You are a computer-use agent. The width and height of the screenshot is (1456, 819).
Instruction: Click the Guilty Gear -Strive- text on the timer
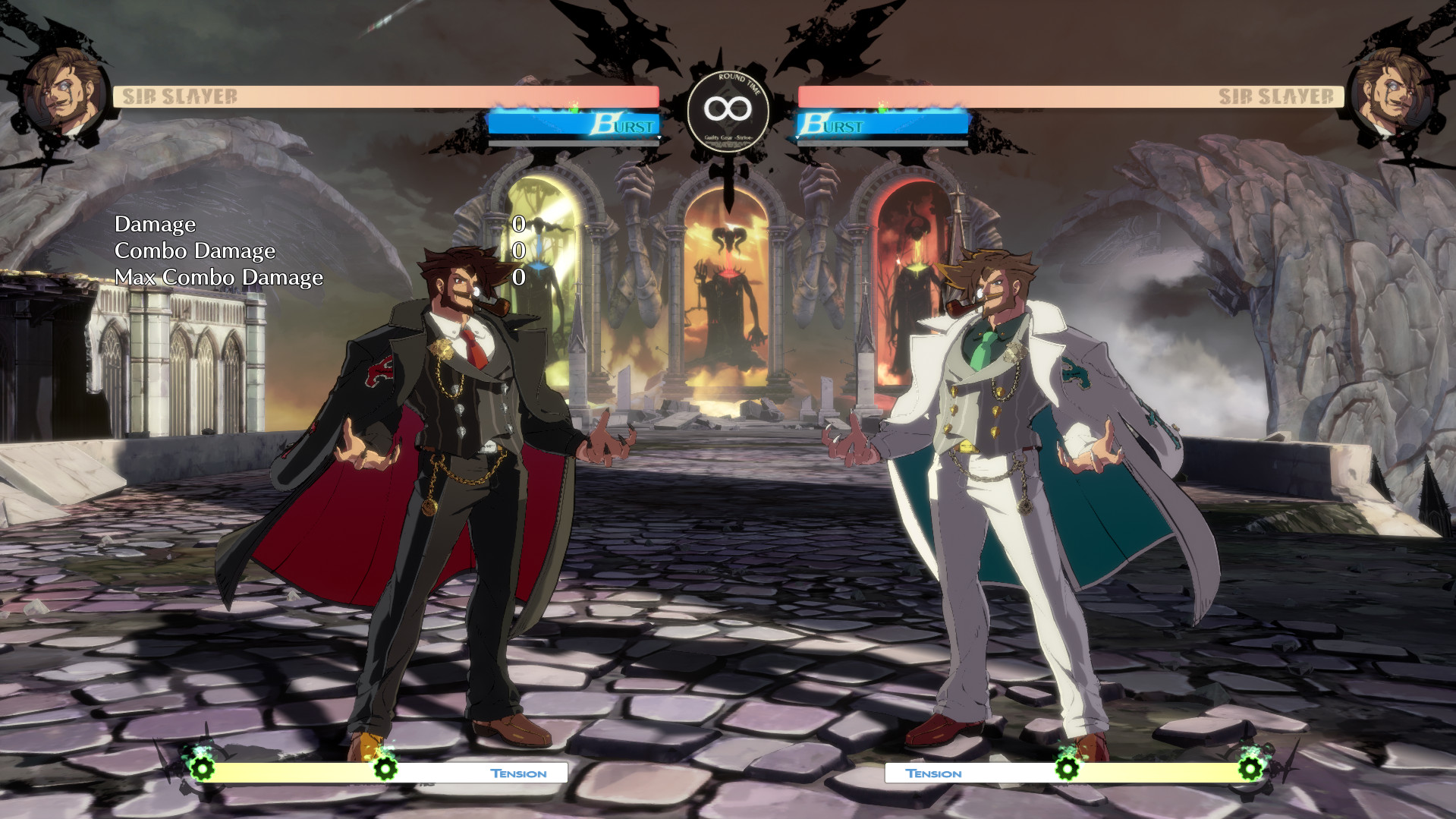pos(728,137)
